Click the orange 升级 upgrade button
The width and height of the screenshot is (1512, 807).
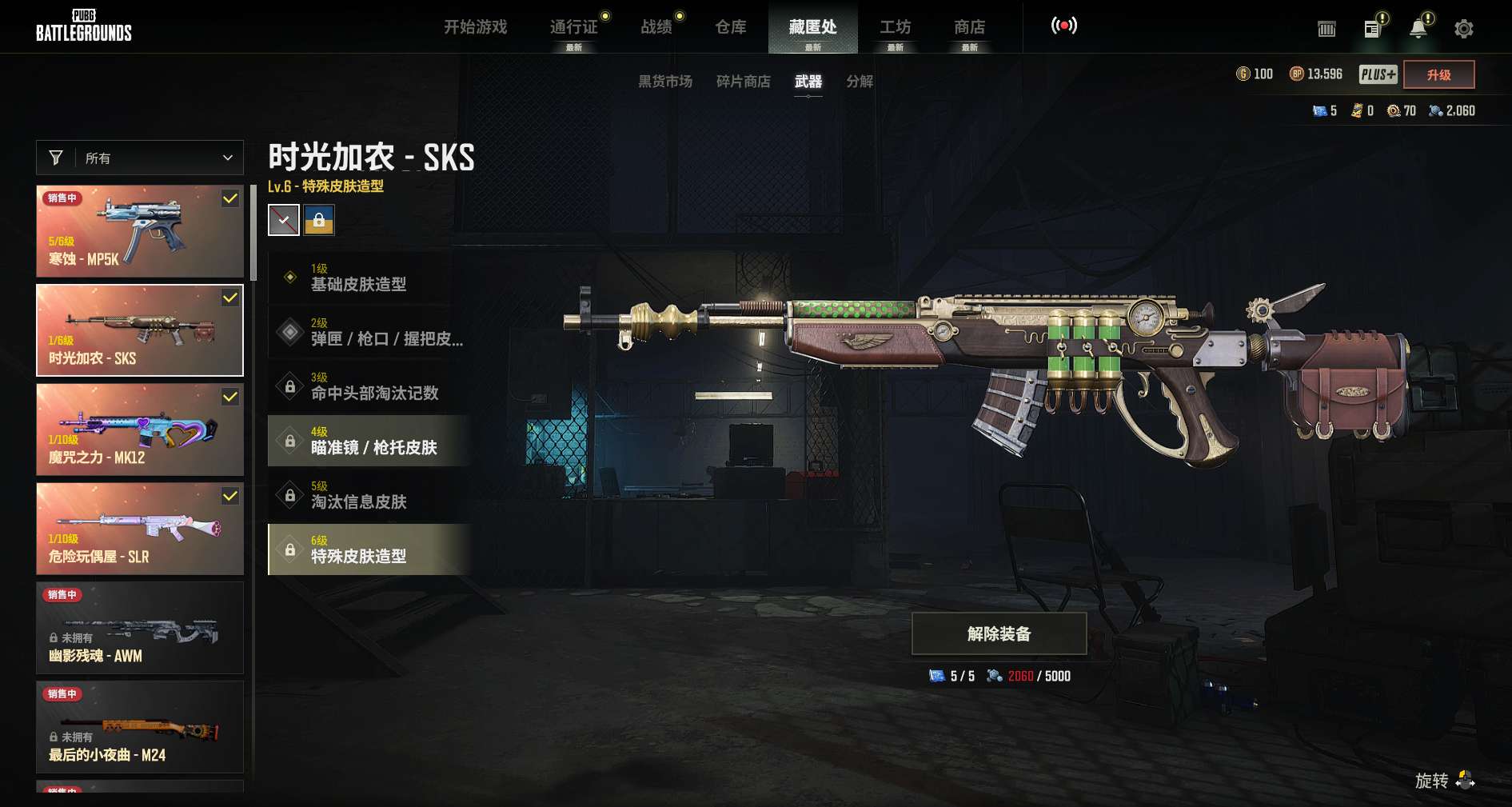pos(1438,75)
